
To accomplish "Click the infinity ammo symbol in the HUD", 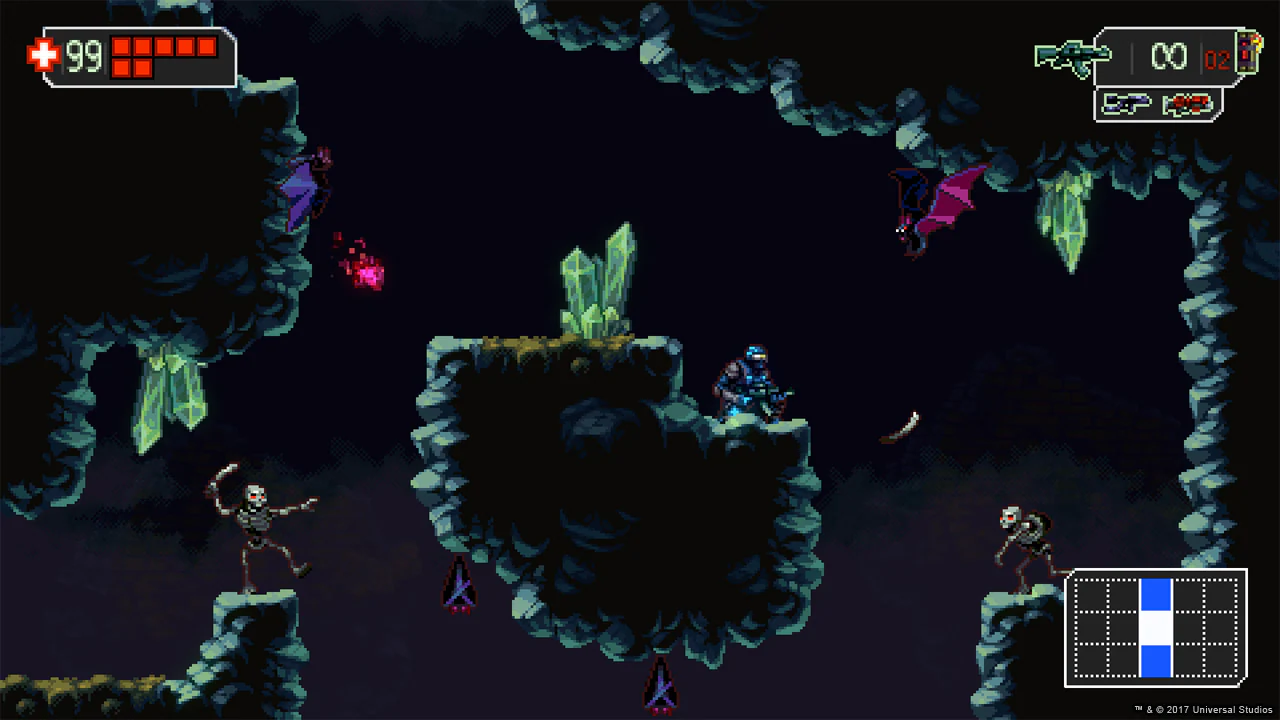I will 1170,56.
